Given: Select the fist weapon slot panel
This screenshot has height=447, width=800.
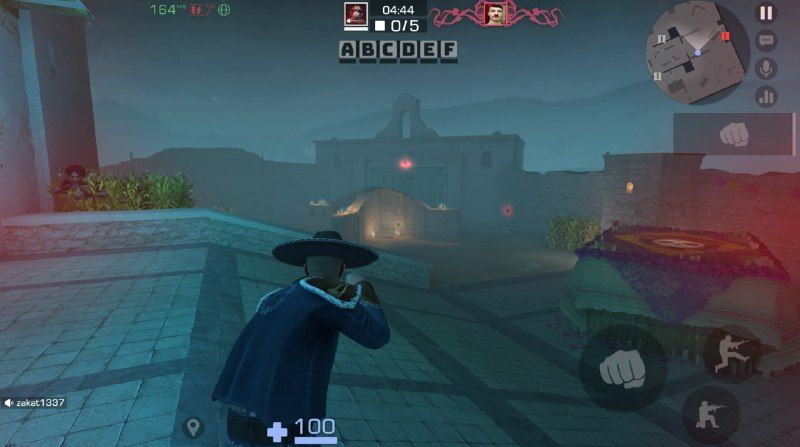Looking at the screenshot, I should pyautogui.click(x=735, y=133).
